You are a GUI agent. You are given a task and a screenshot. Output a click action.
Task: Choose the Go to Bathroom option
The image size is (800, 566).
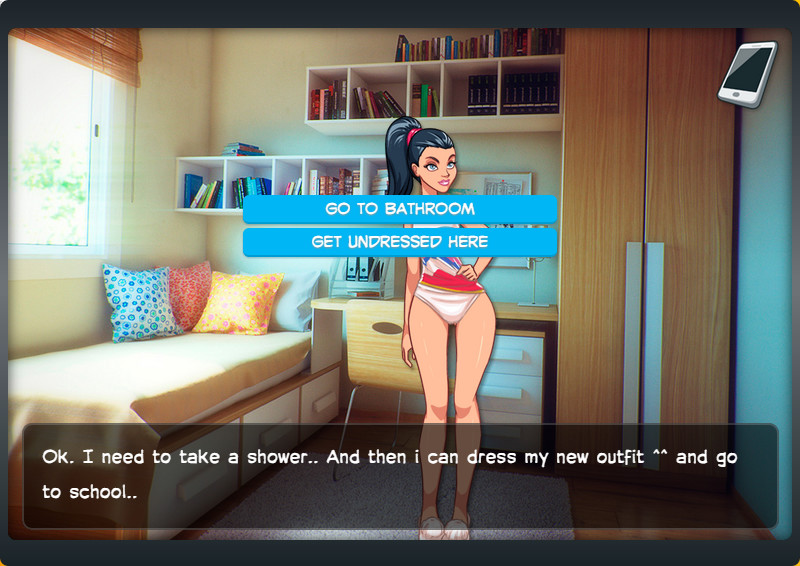coord(400,209)
